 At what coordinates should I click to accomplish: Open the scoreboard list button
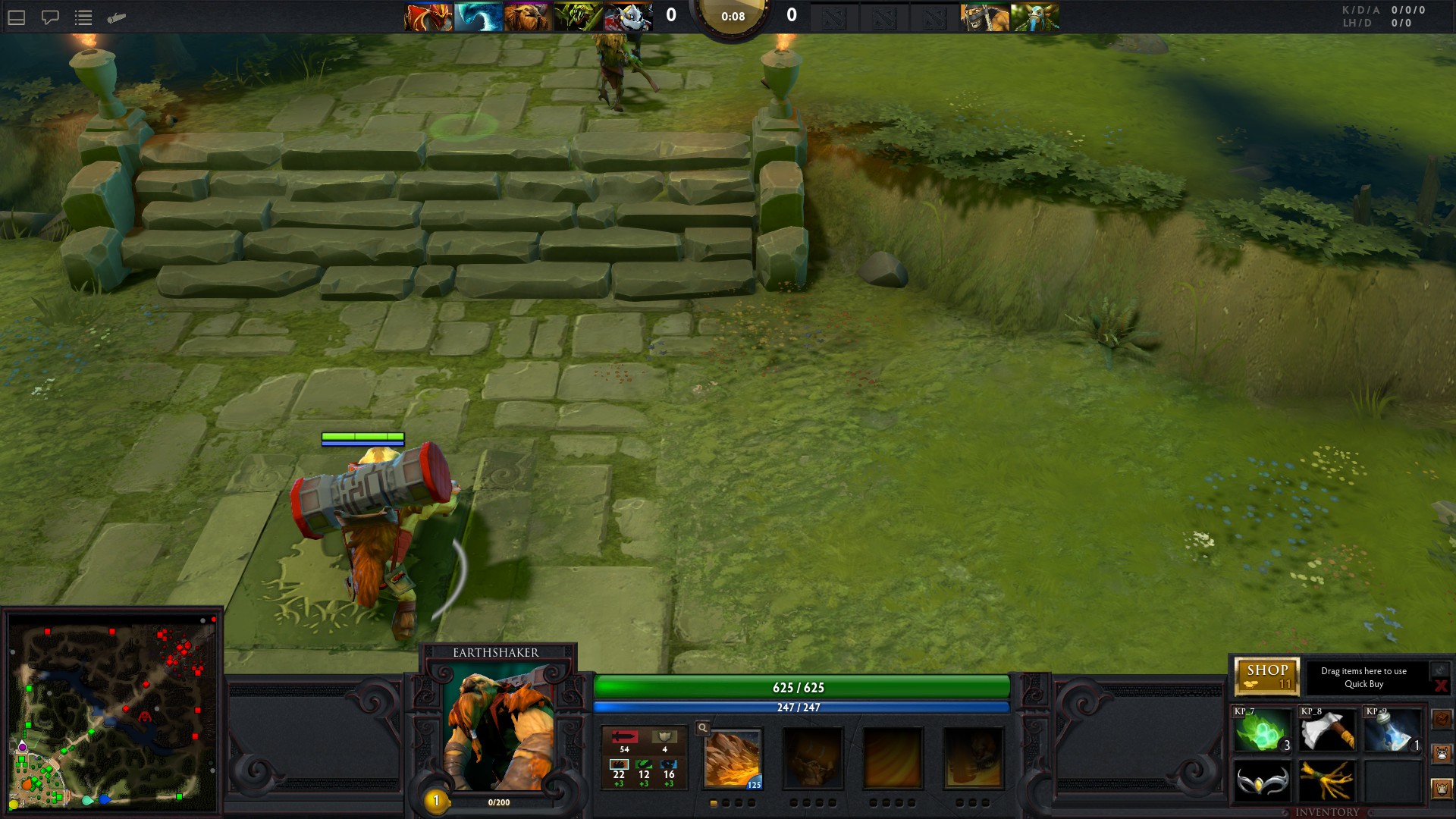tap(83, 17)
